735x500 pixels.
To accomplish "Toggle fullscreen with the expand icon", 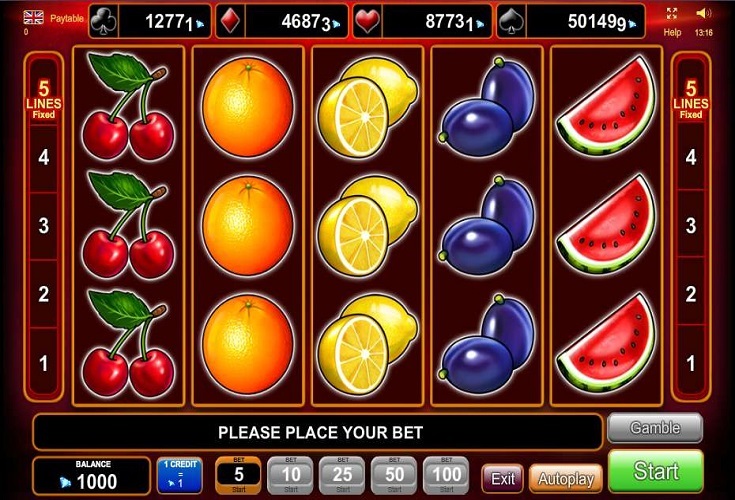I will click(672, 14).
